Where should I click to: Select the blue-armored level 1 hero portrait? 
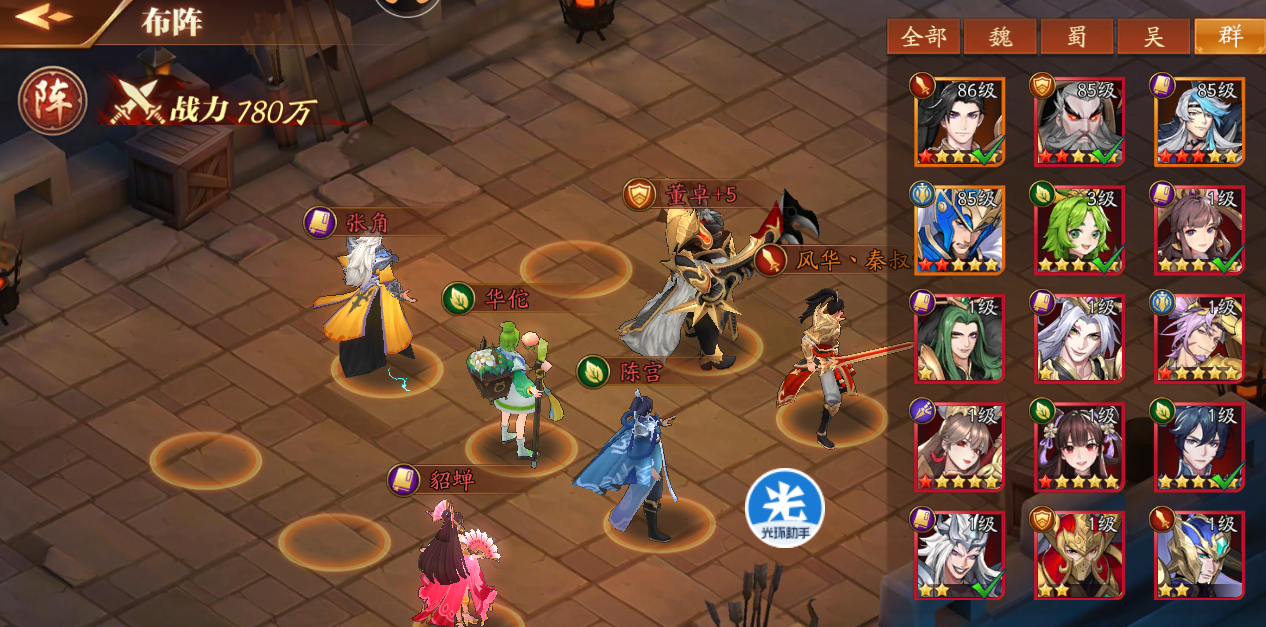[x=1199, y=554]
